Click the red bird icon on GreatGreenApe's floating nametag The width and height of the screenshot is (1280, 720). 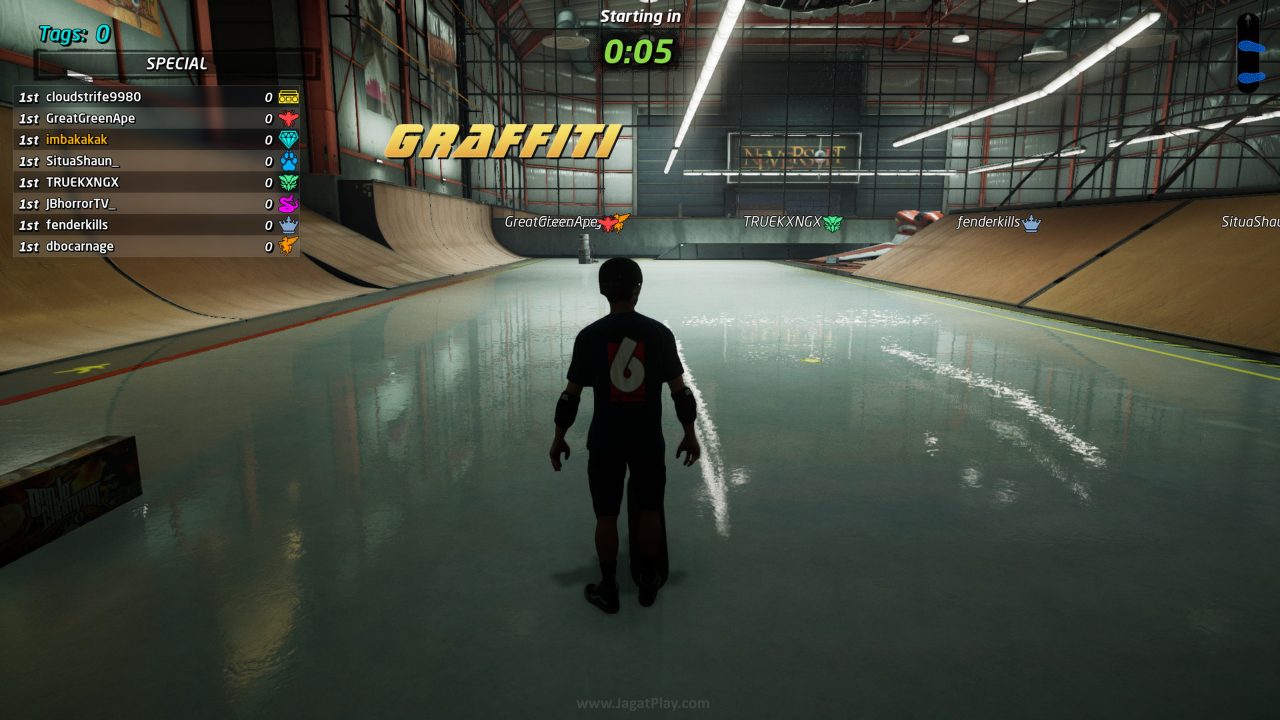pos(608,225)
